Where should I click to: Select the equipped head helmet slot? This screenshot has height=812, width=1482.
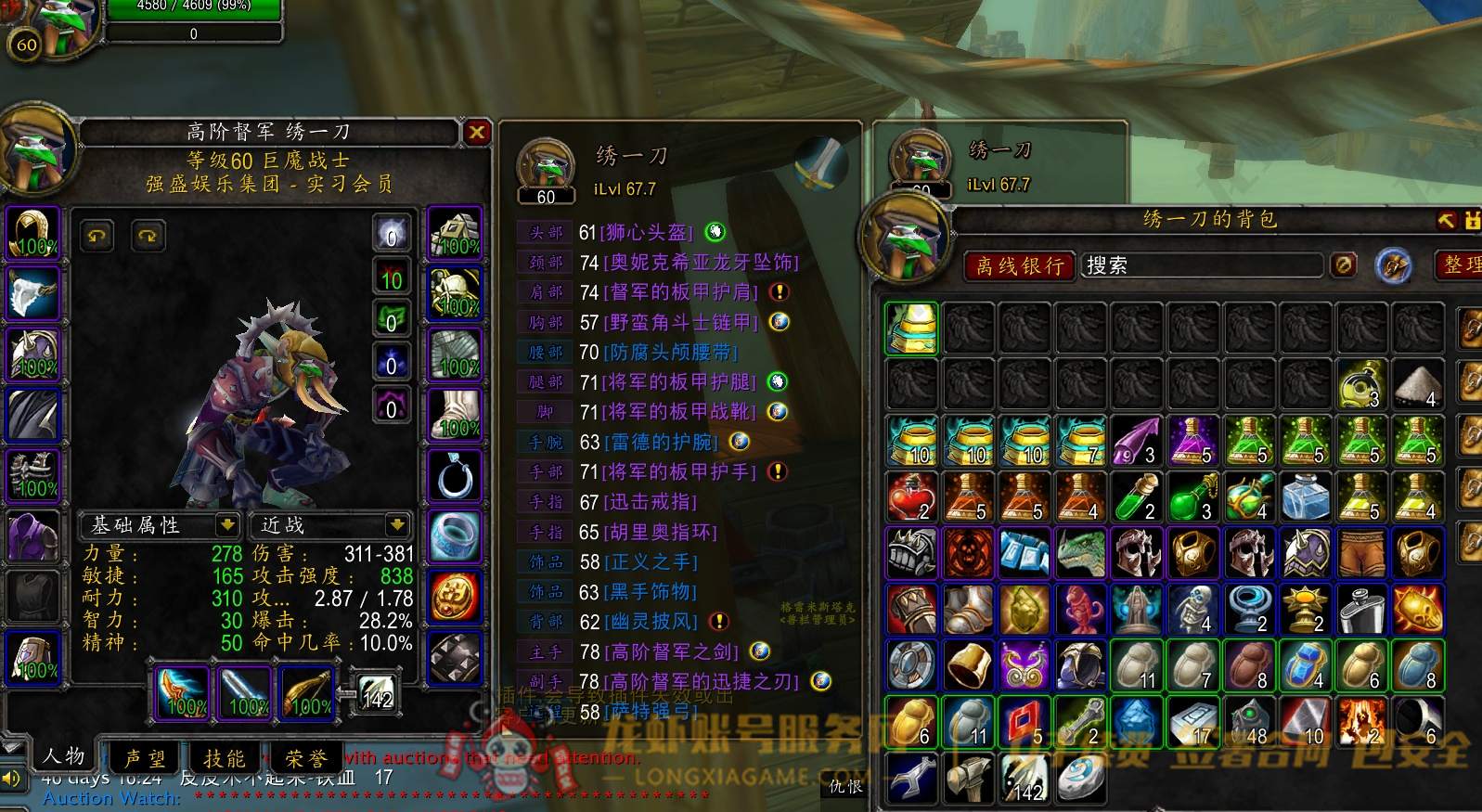click(x=34, y=232)
